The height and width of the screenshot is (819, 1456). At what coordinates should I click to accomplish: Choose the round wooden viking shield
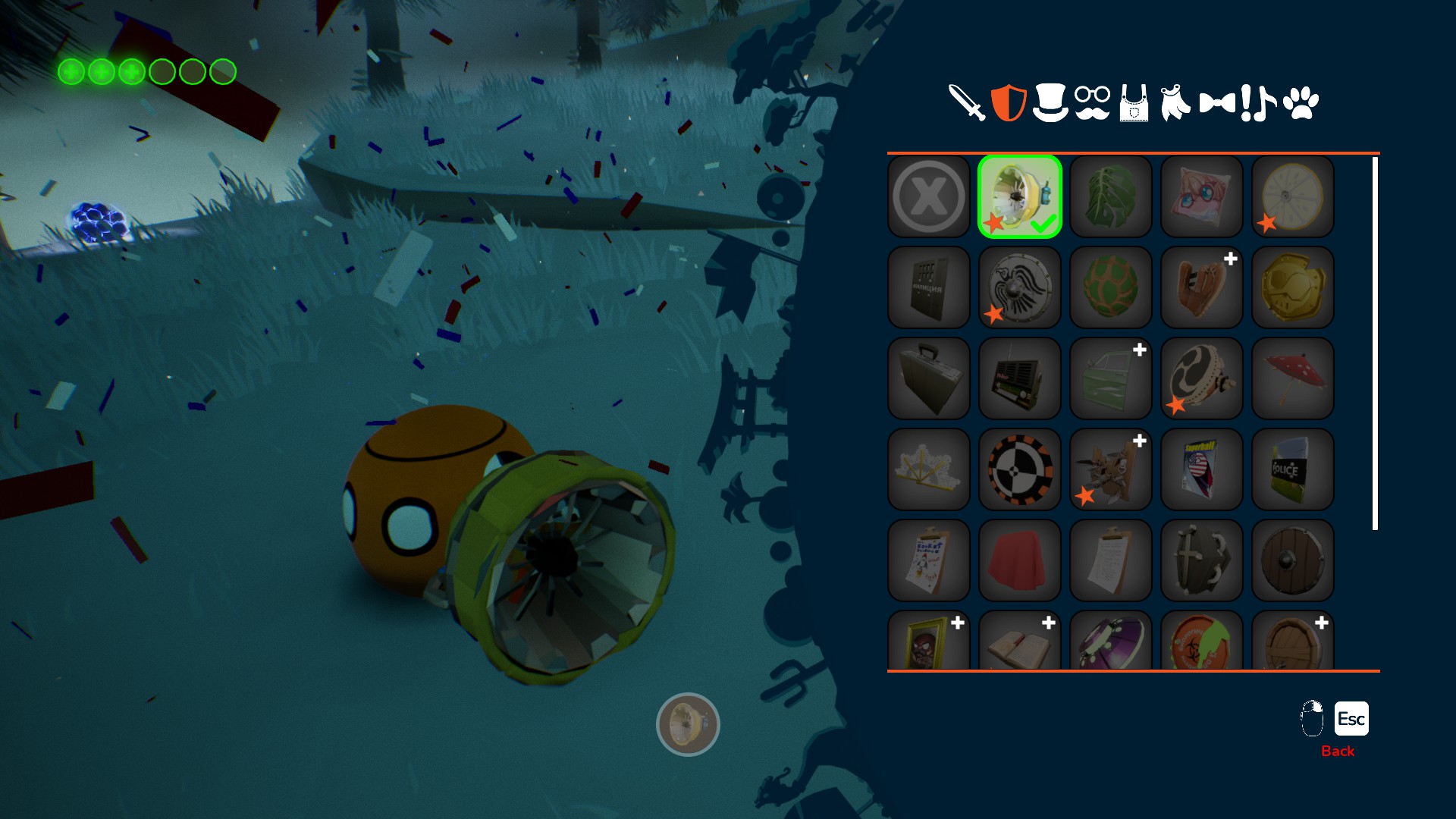tap(1293, 560)
